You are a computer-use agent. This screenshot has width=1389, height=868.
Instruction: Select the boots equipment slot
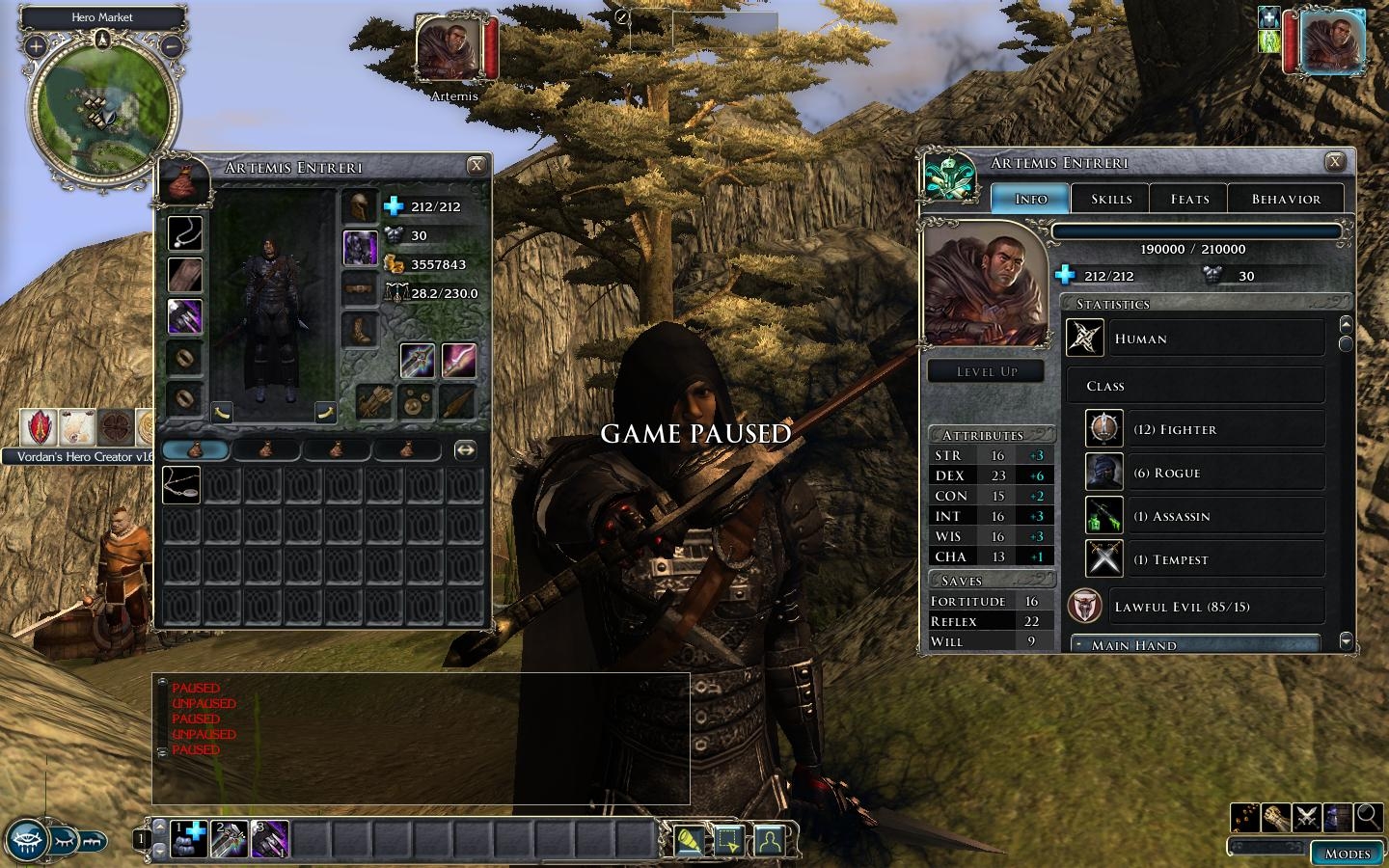361,330
